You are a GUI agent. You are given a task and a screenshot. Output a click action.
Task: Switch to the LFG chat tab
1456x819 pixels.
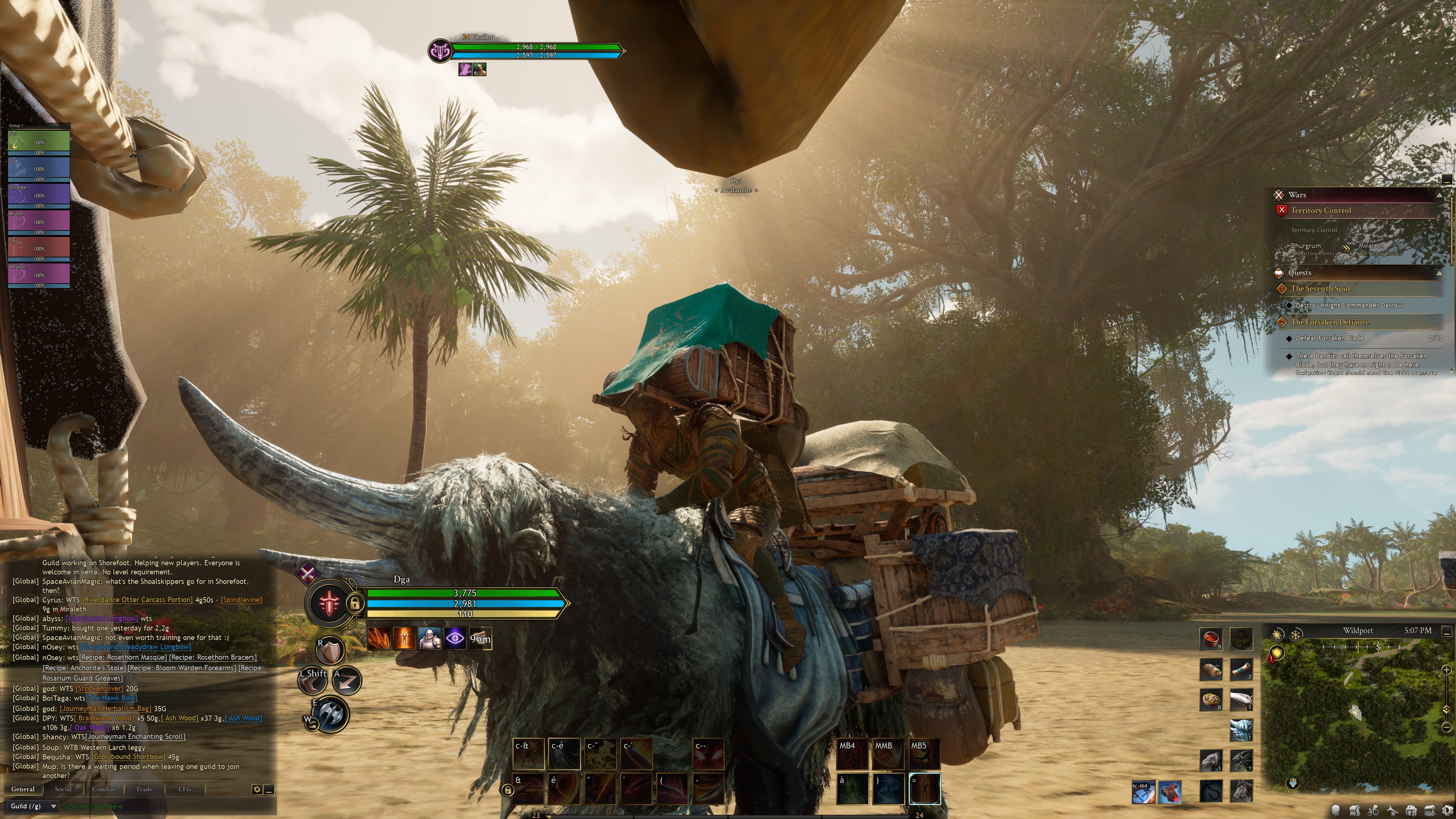click(x=185, y=789)
